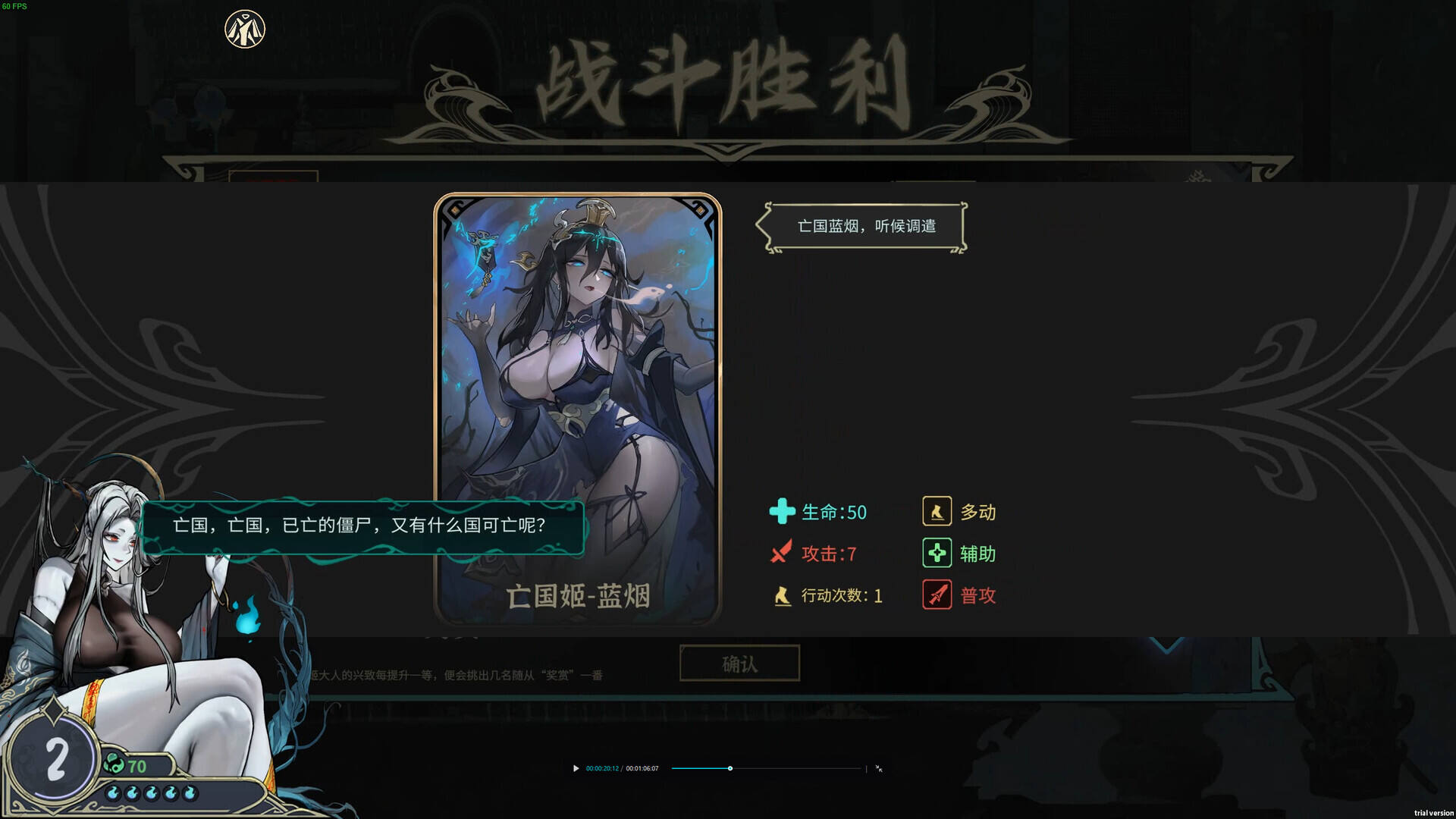This screenshot has height=819, width=1456.
Task: Select the 战斗胜利 victory banner
Action: point(726,83)
